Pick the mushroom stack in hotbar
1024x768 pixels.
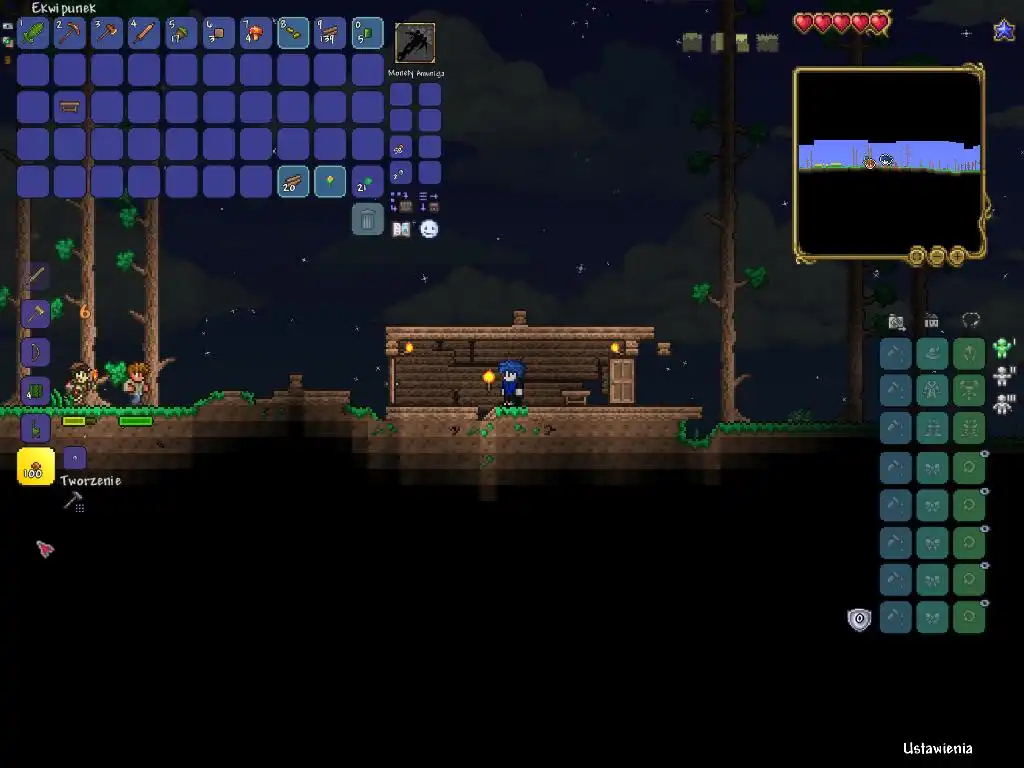click(256, 33)
